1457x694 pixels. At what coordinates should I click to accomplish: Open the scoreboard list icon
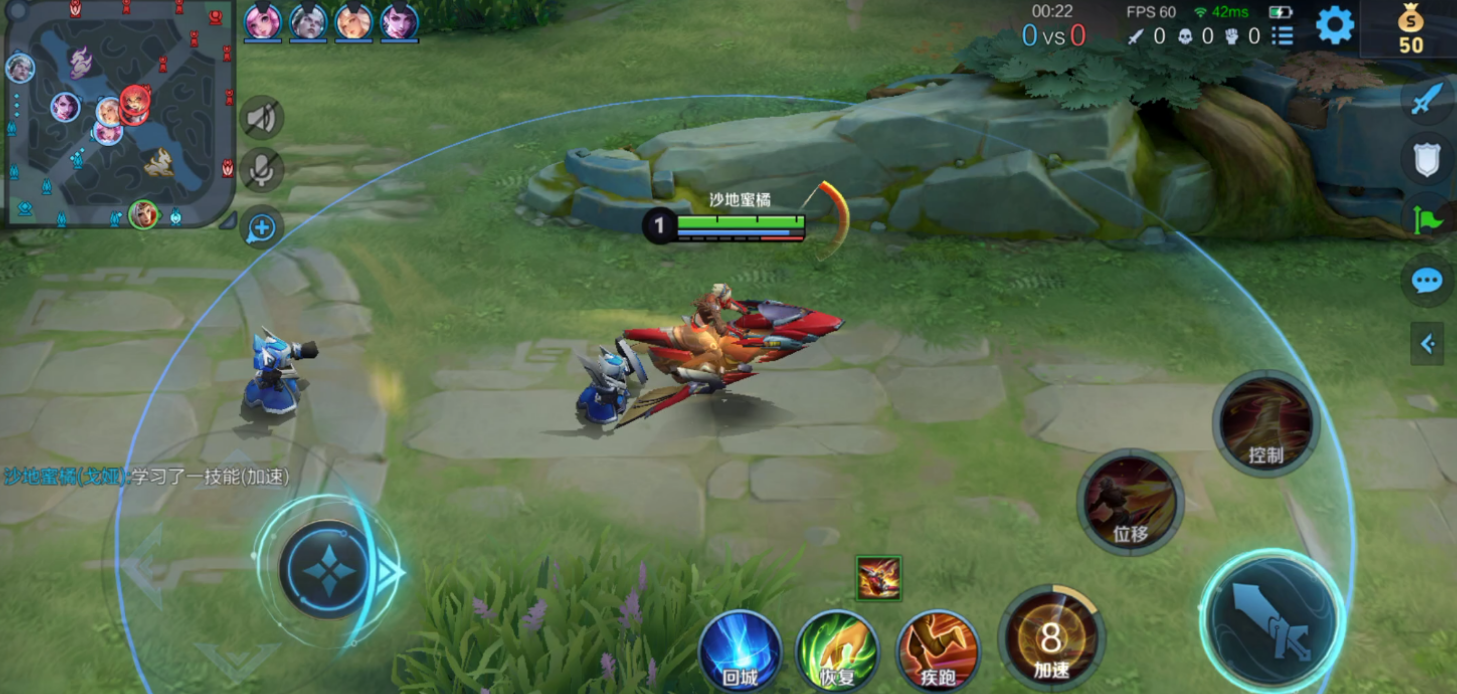coord(1282,37)
